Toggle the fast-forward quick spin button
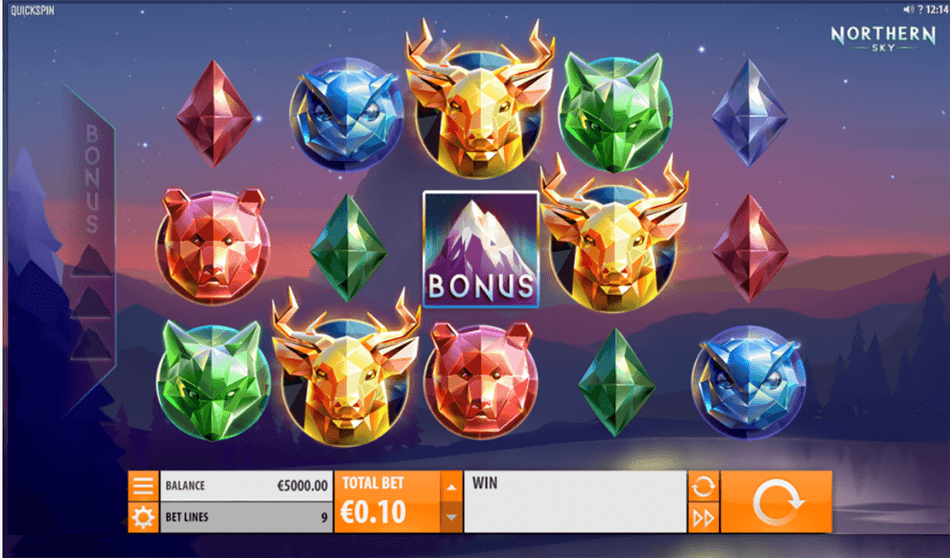The width and height of the screenshot is (950, 558). pyautogui.click(x=703, y=517)
